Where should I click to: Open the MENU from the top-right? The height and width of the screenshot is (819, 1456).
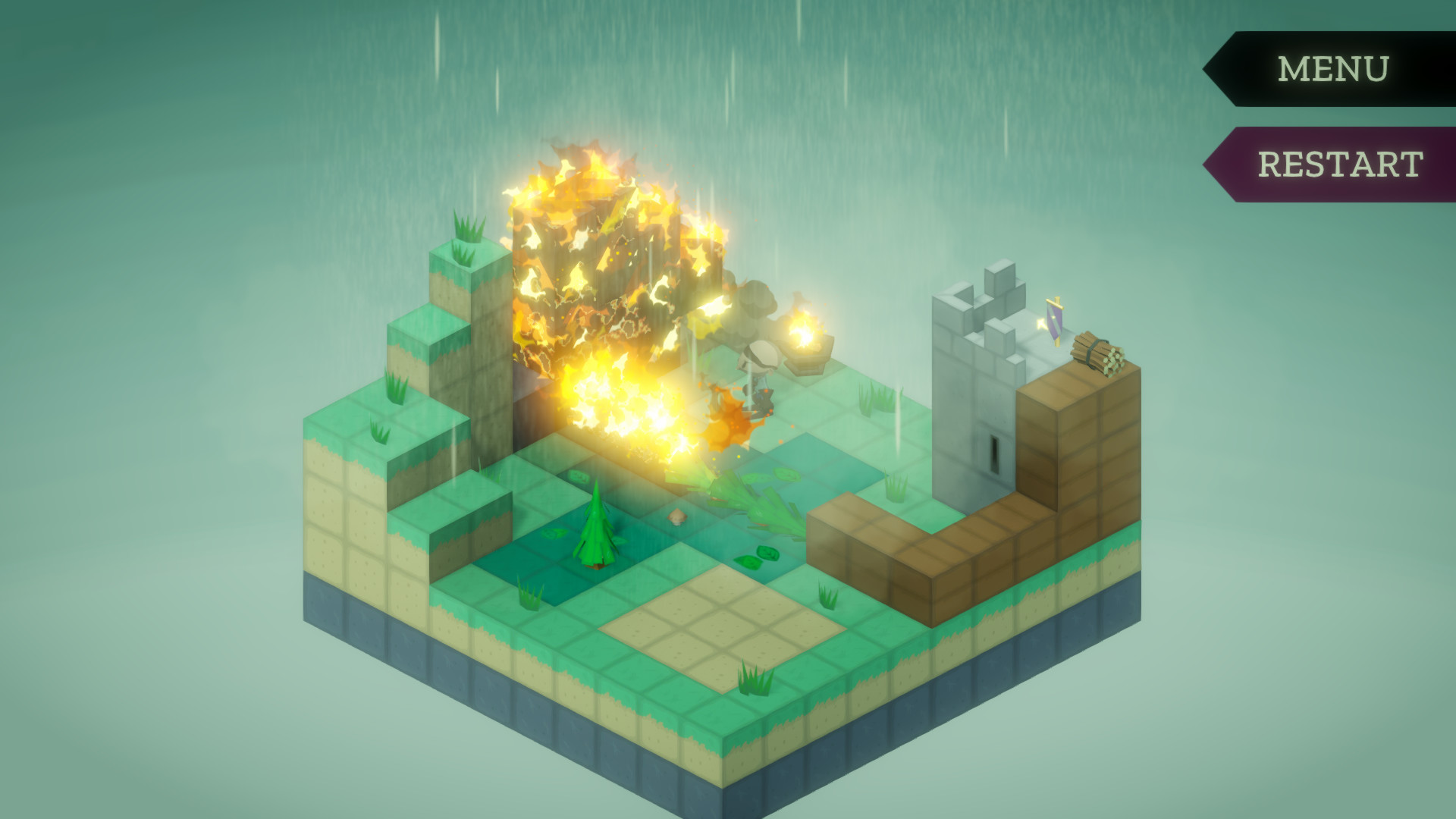tap(1331, 70)
